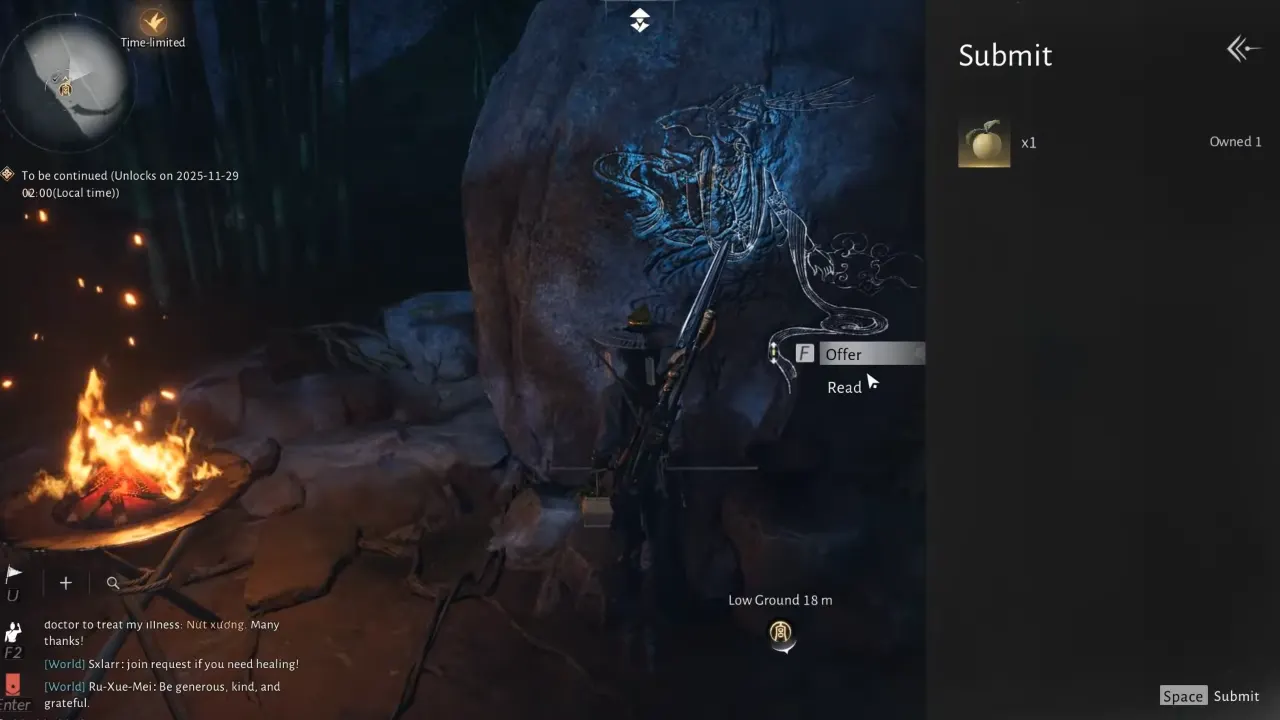Collapse the Submit panel with the double-chevron
Viewport: 1280px width, 720px height.
pos(1242,48)
